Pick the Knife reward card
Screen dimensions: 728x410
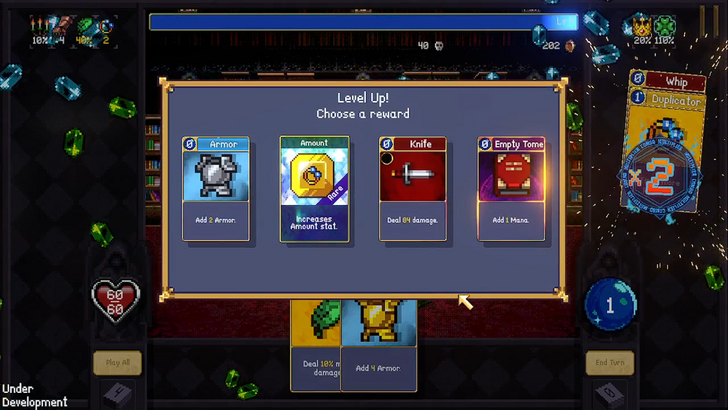pyautogui.click(x=412, y=188)
